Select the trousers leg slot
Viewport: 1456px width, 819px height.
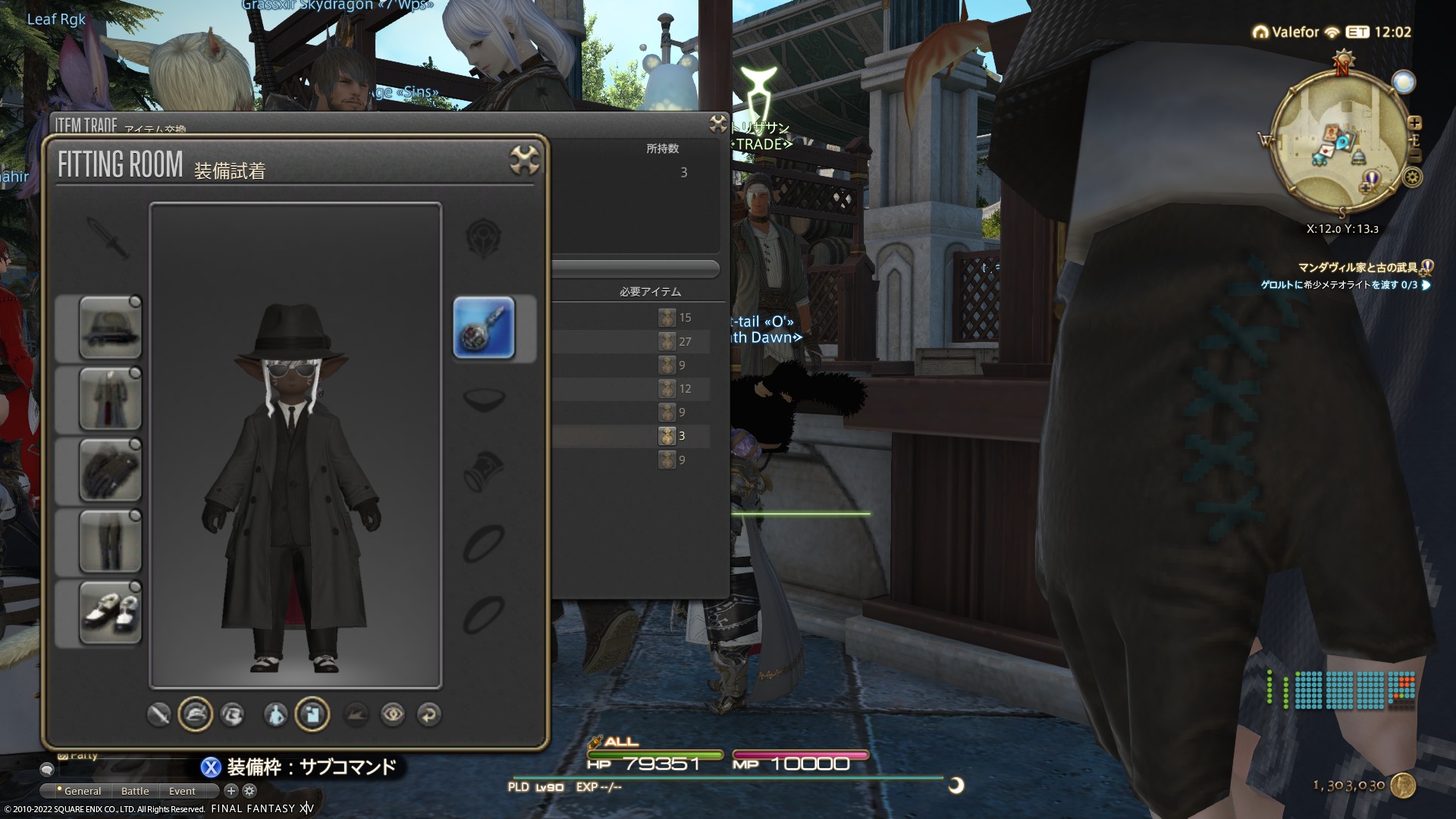point(110,541)
